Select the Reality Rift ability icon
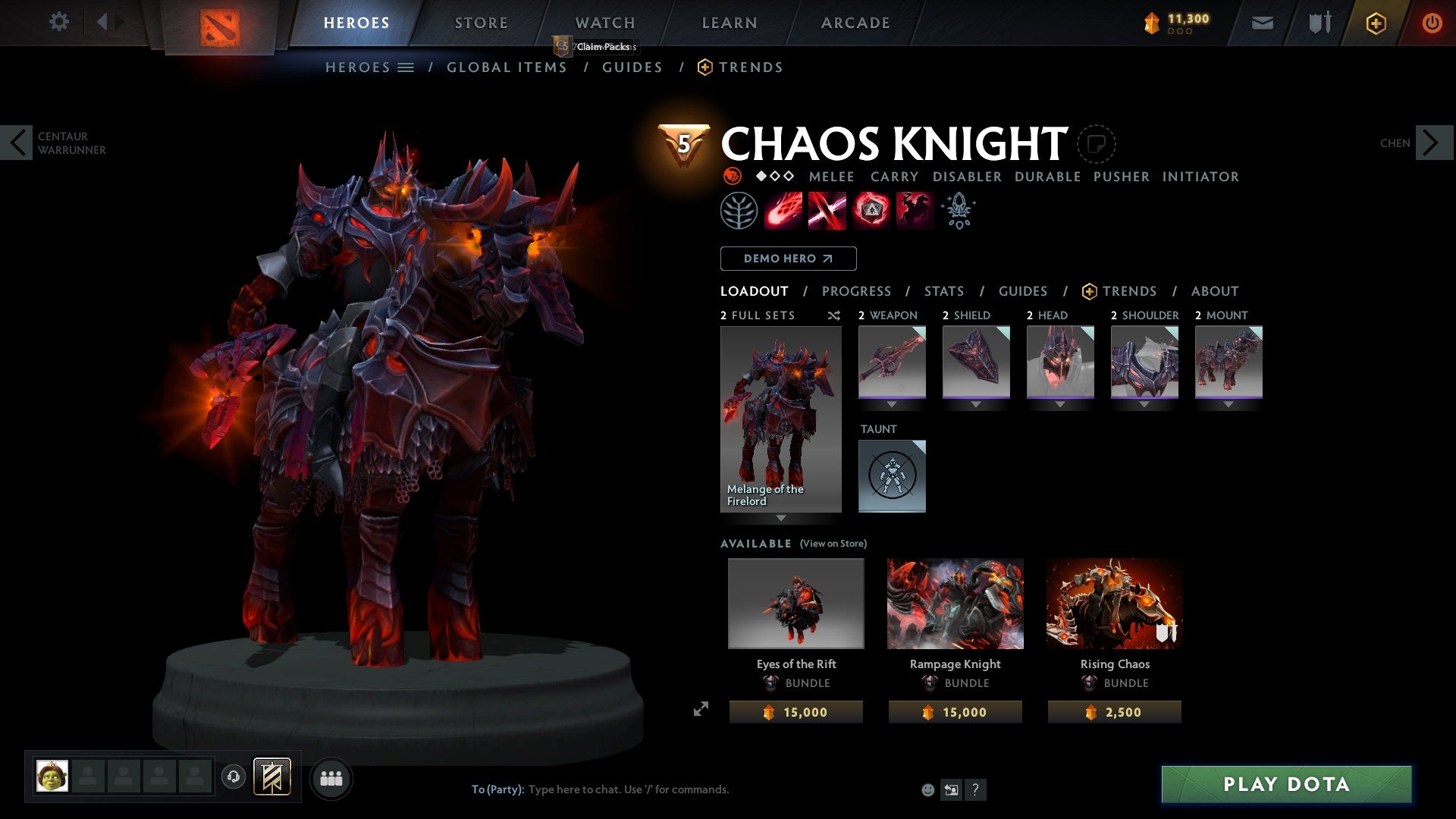 tap(827, 210)
